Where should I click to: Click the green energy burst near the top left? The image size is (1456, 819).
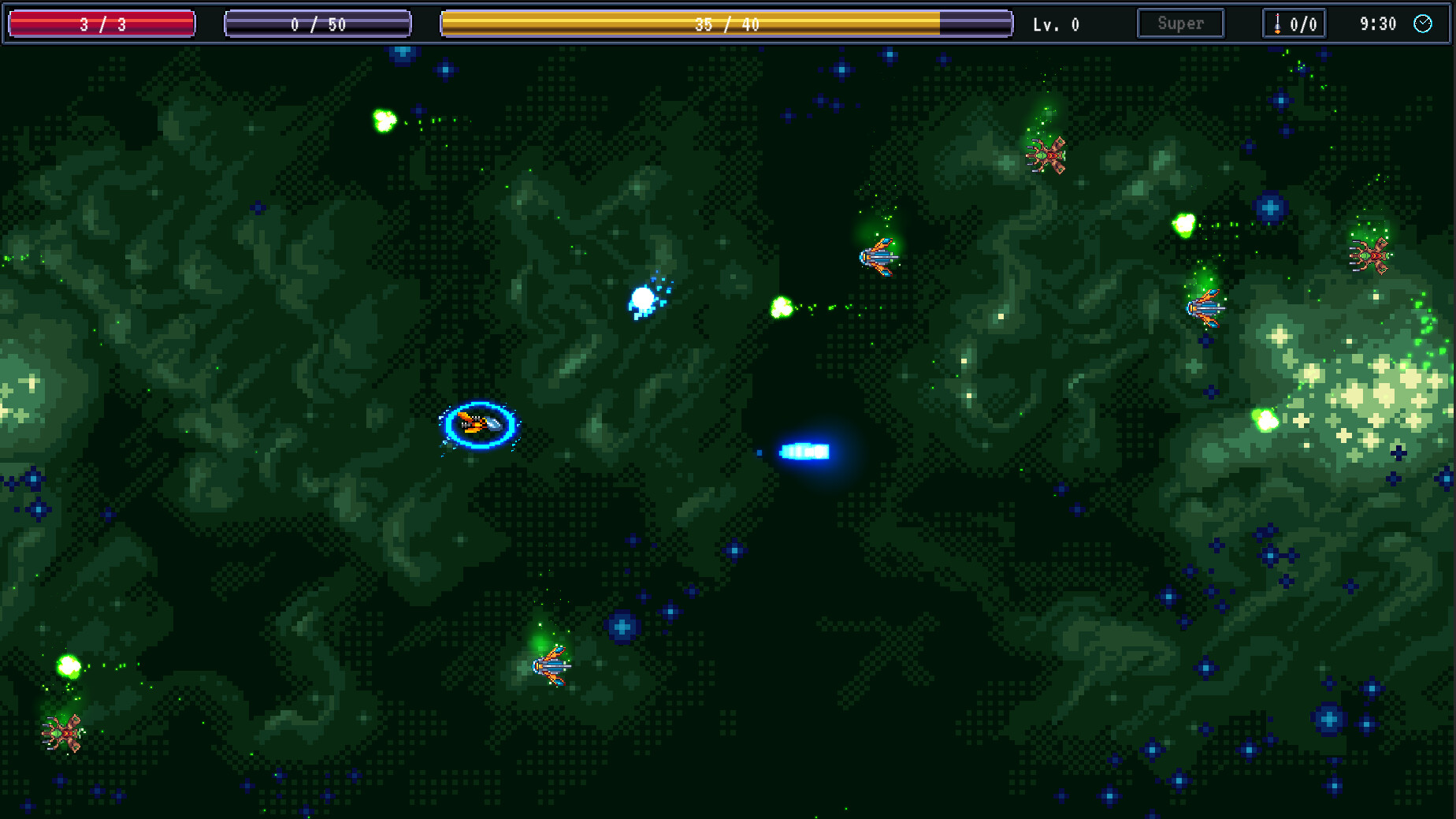point(383,118)
